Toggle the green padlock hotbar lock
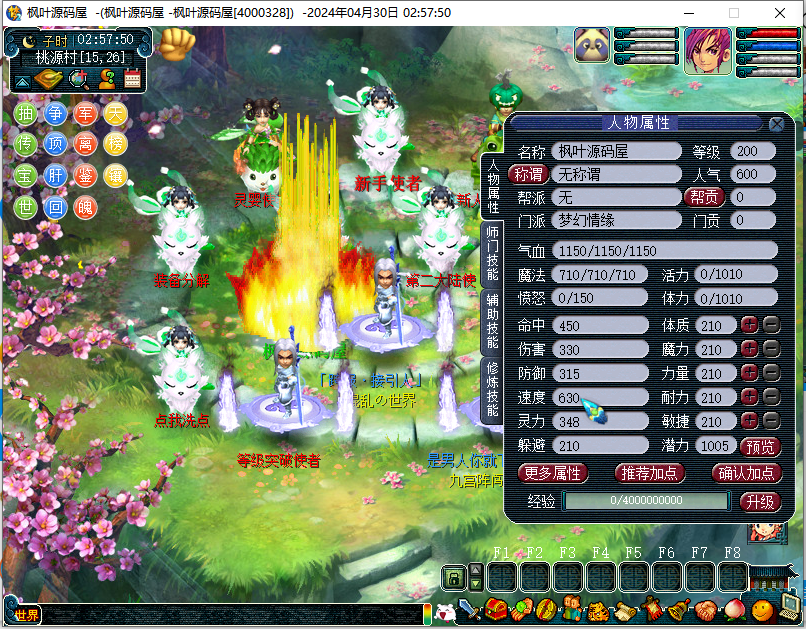Viewport: 806px width, 629px height. (x=453, y=577)
